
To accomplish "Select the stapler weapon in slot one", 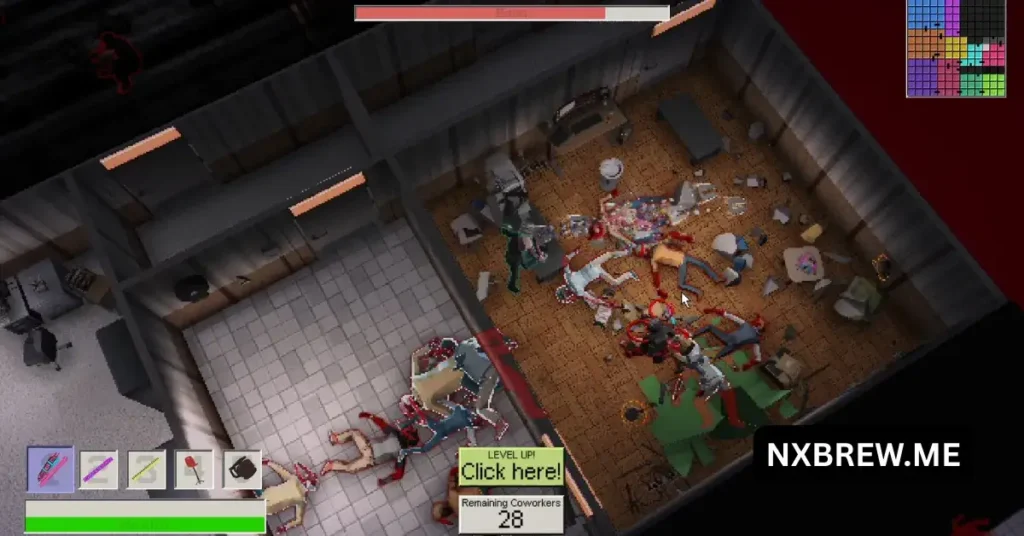I will (x=50, y=469).
